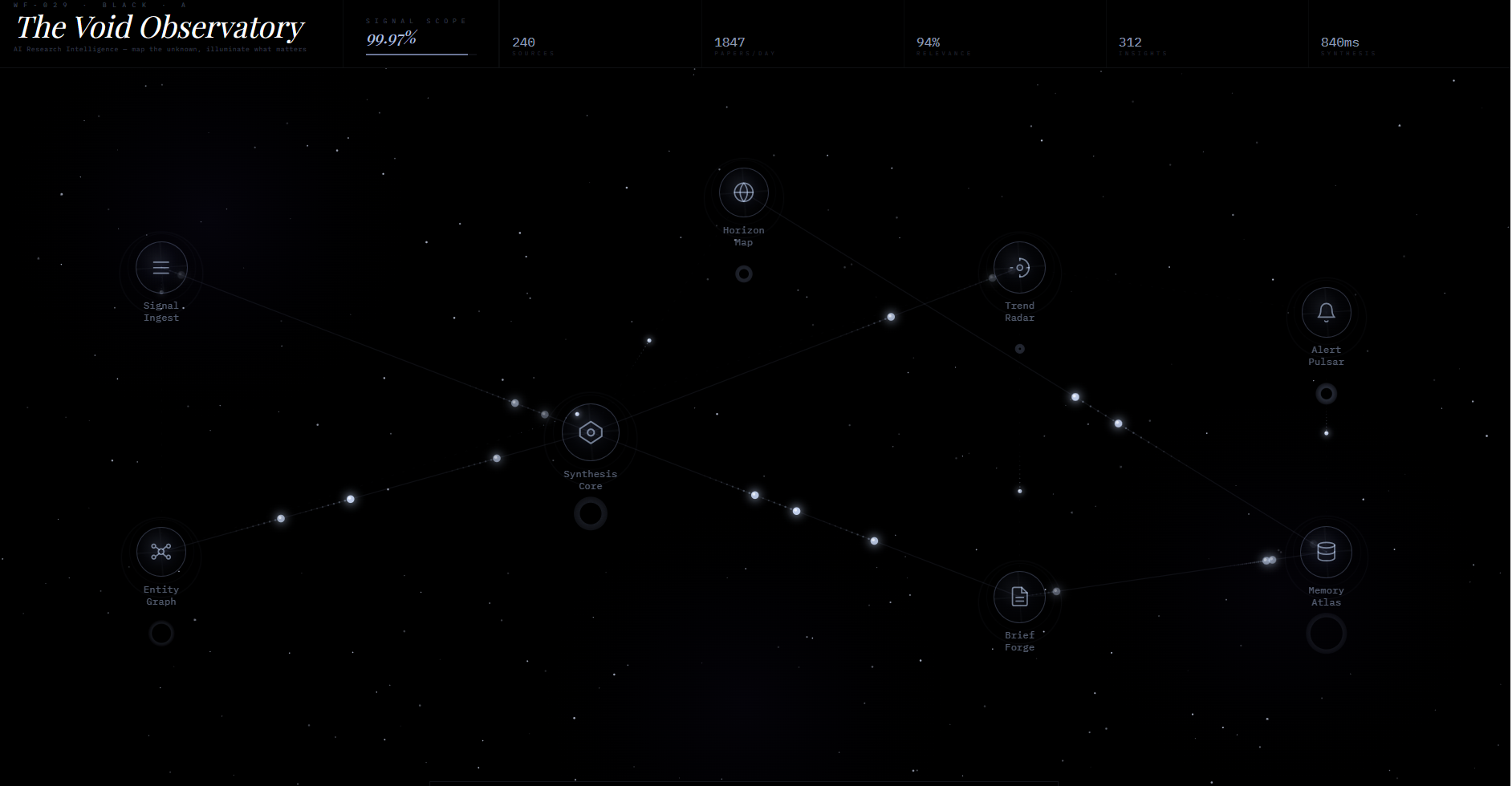Open Brief Forge via the document icon
The height and width of the screenshot is (786, 1512).
click(x=1018, y=597)
